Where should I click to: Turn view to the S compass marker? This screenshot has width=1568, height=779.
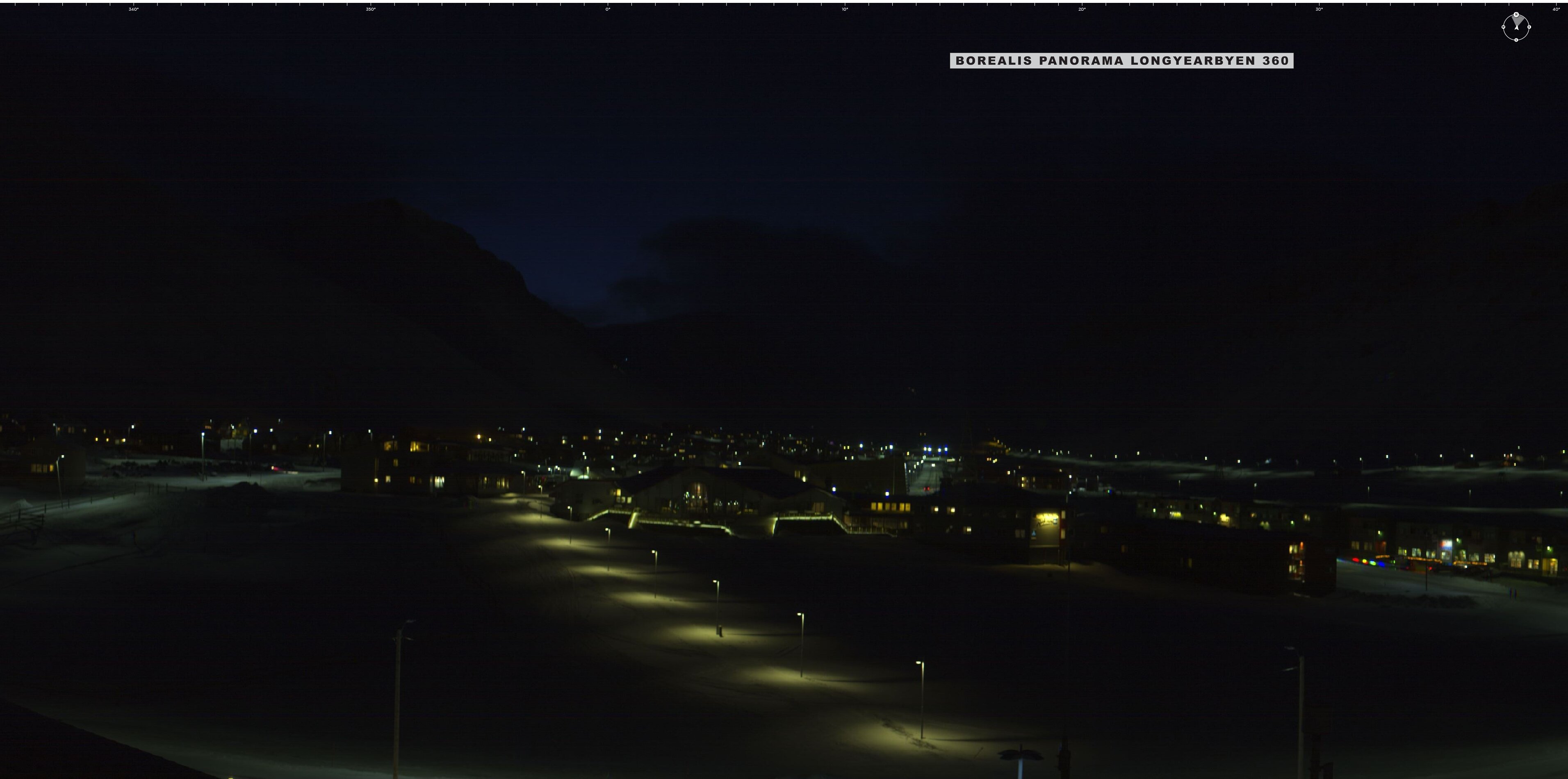coord(1516,40)
